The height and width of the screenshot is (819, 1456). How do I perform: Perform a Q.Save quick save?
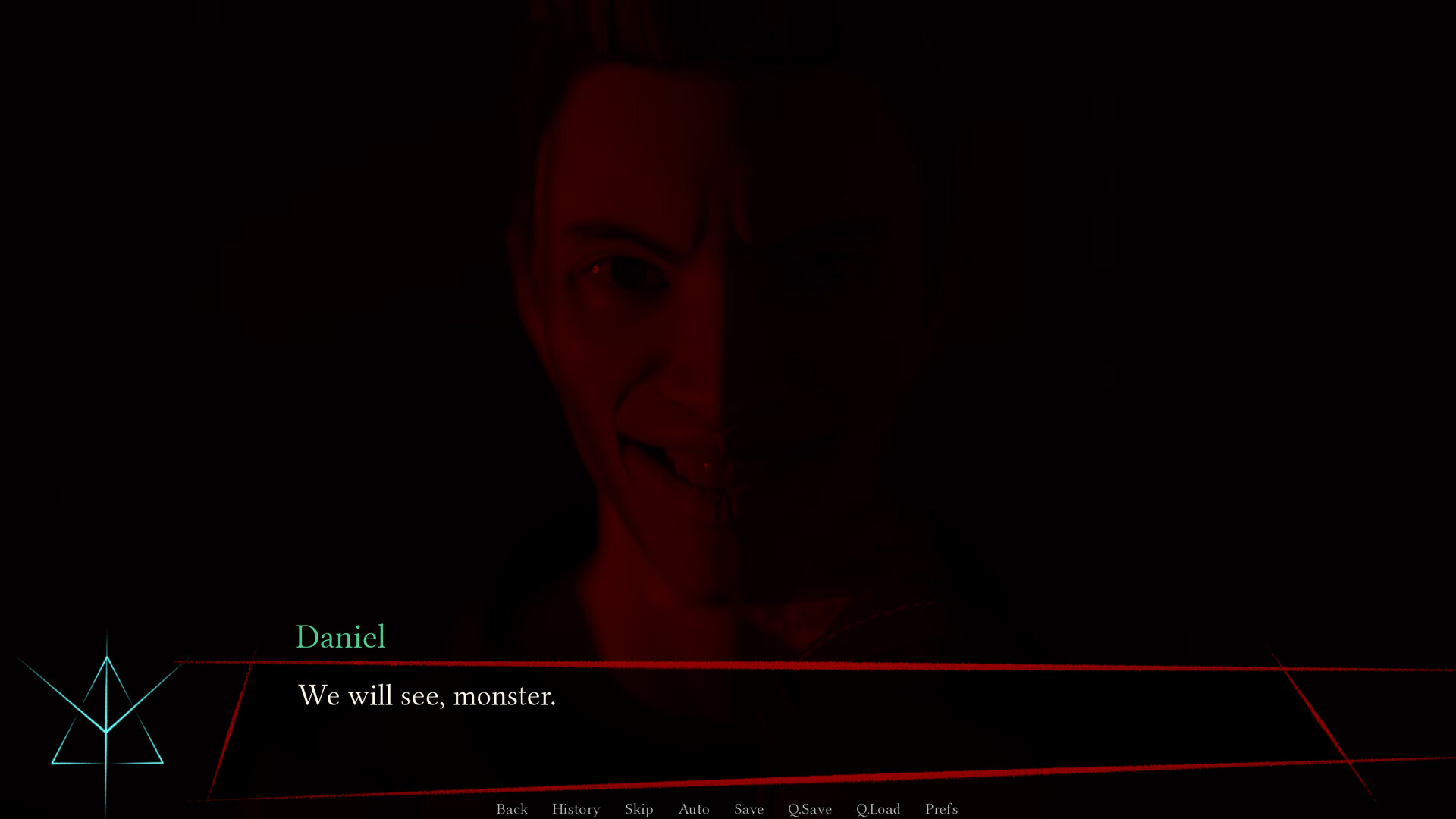(808, 809)
